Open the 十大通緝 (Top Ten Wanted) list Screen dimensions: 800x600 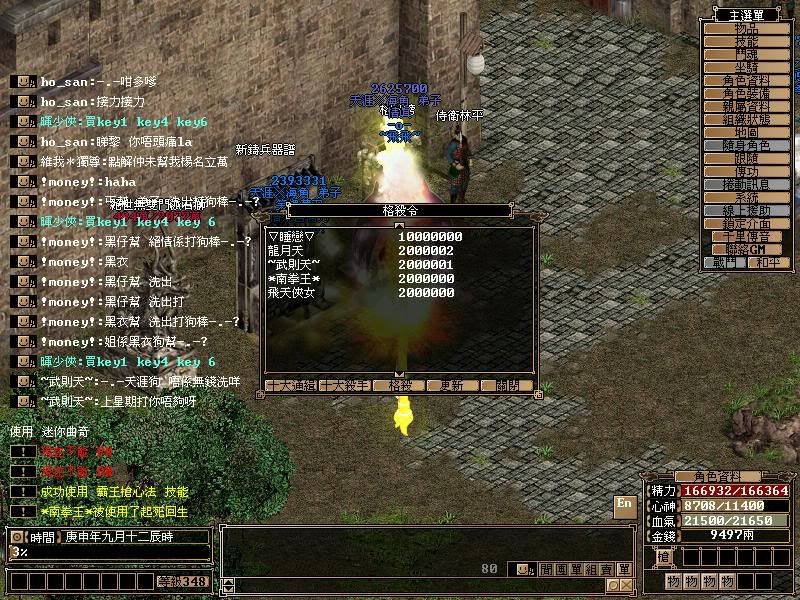click(290, 385)
